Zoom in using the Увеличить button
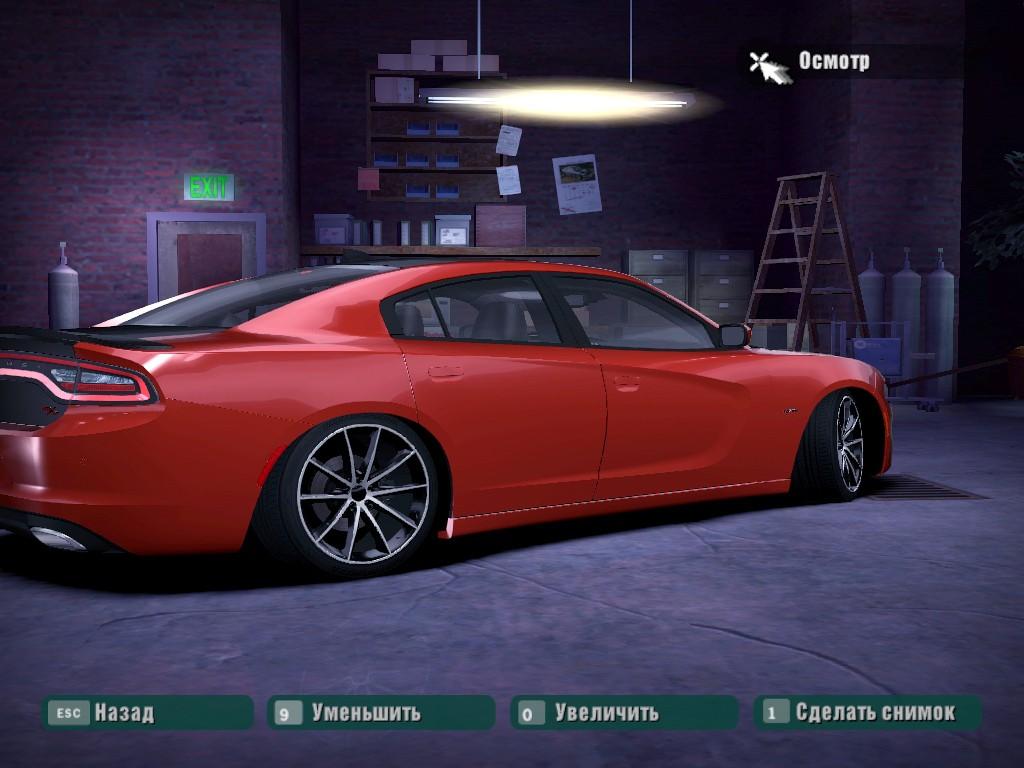This screenshot has width=1024, height=768. click(x=623, y=713)
